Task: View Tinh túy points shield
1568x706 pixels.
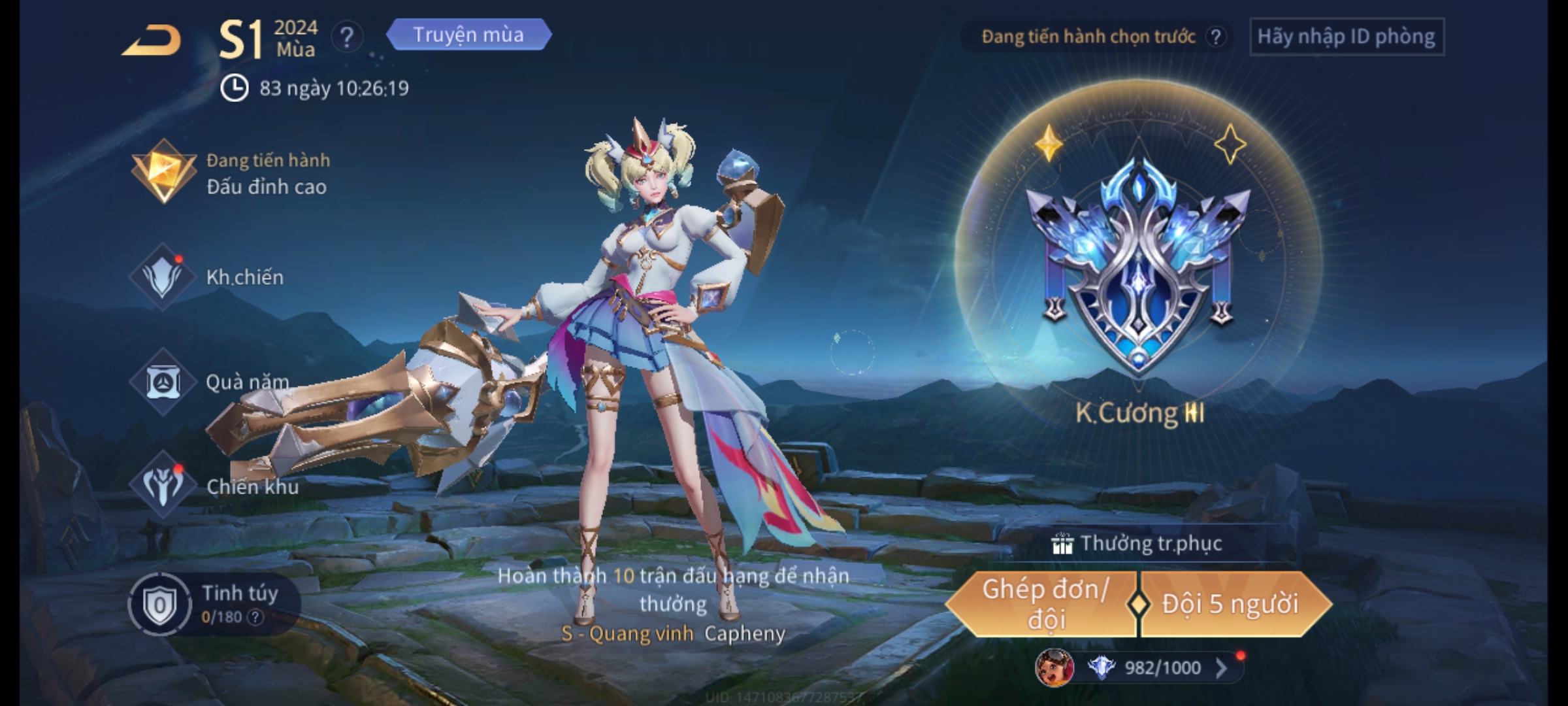Action: 160,605
